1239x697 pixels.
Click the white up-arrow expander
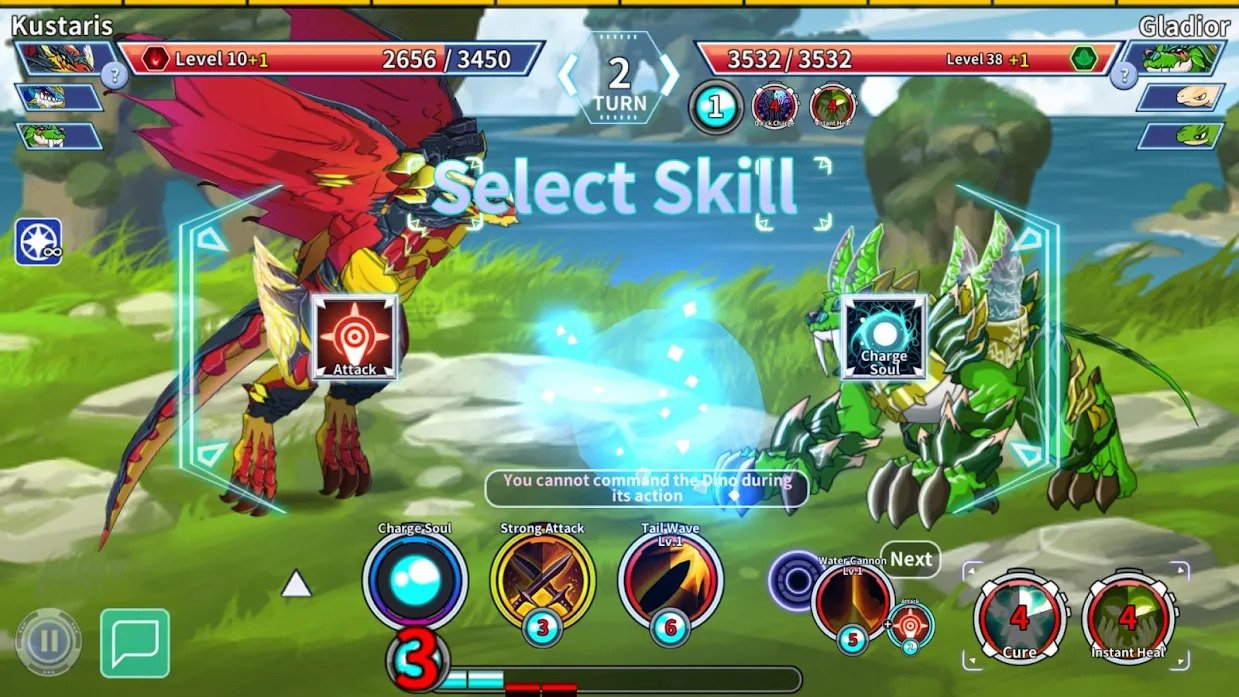tap(296, 584)
